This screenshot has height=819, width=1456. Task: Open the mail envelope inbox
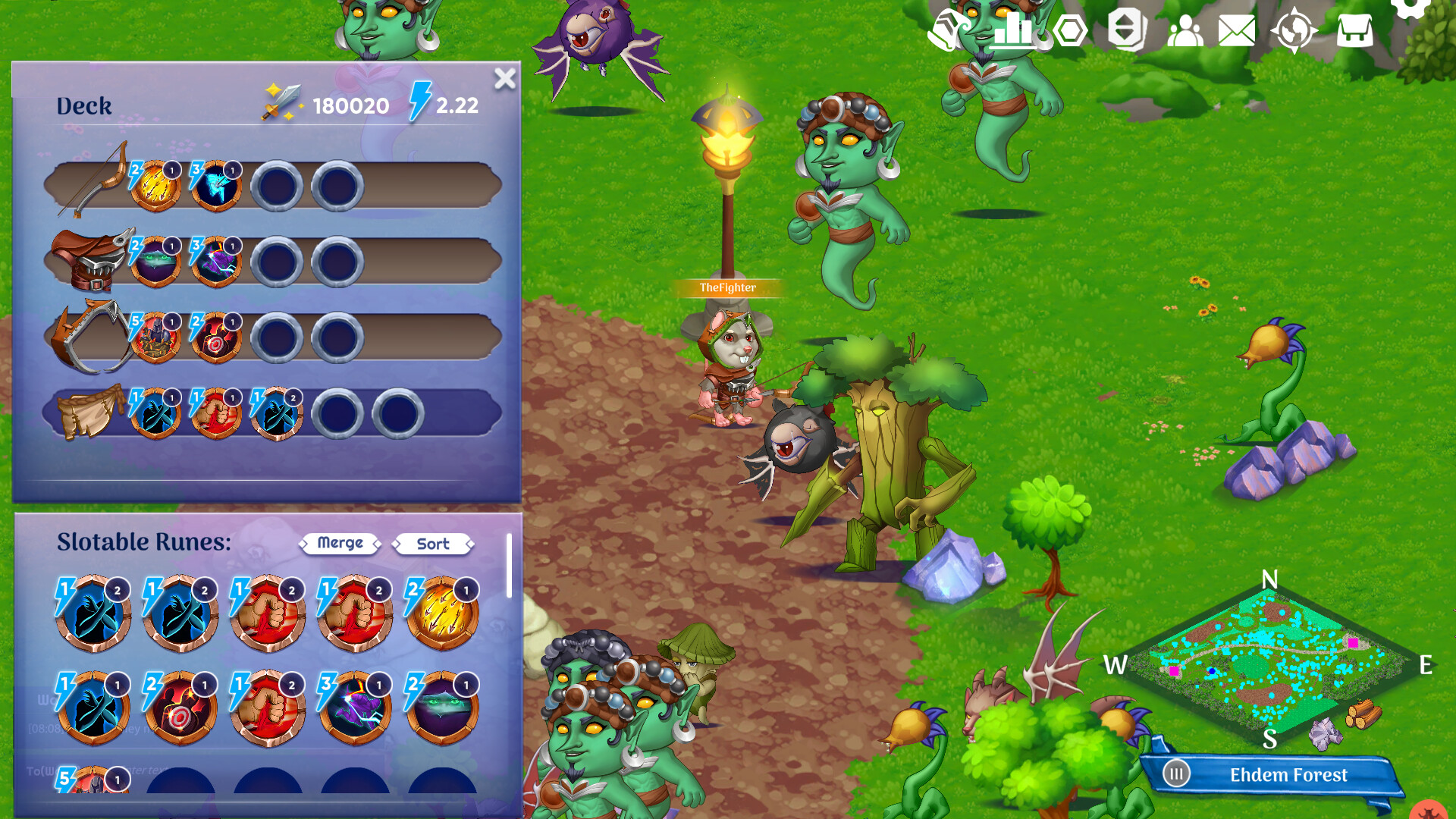click(x=1236, y=32)
